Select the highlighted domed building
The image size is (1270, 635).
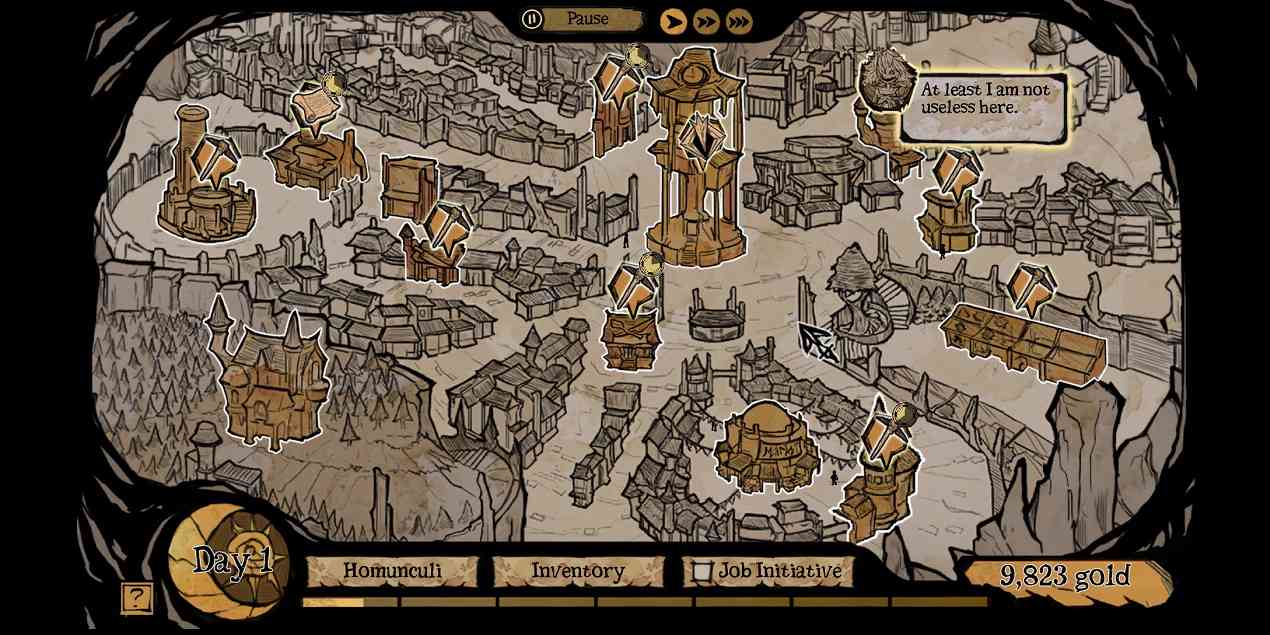765,448
